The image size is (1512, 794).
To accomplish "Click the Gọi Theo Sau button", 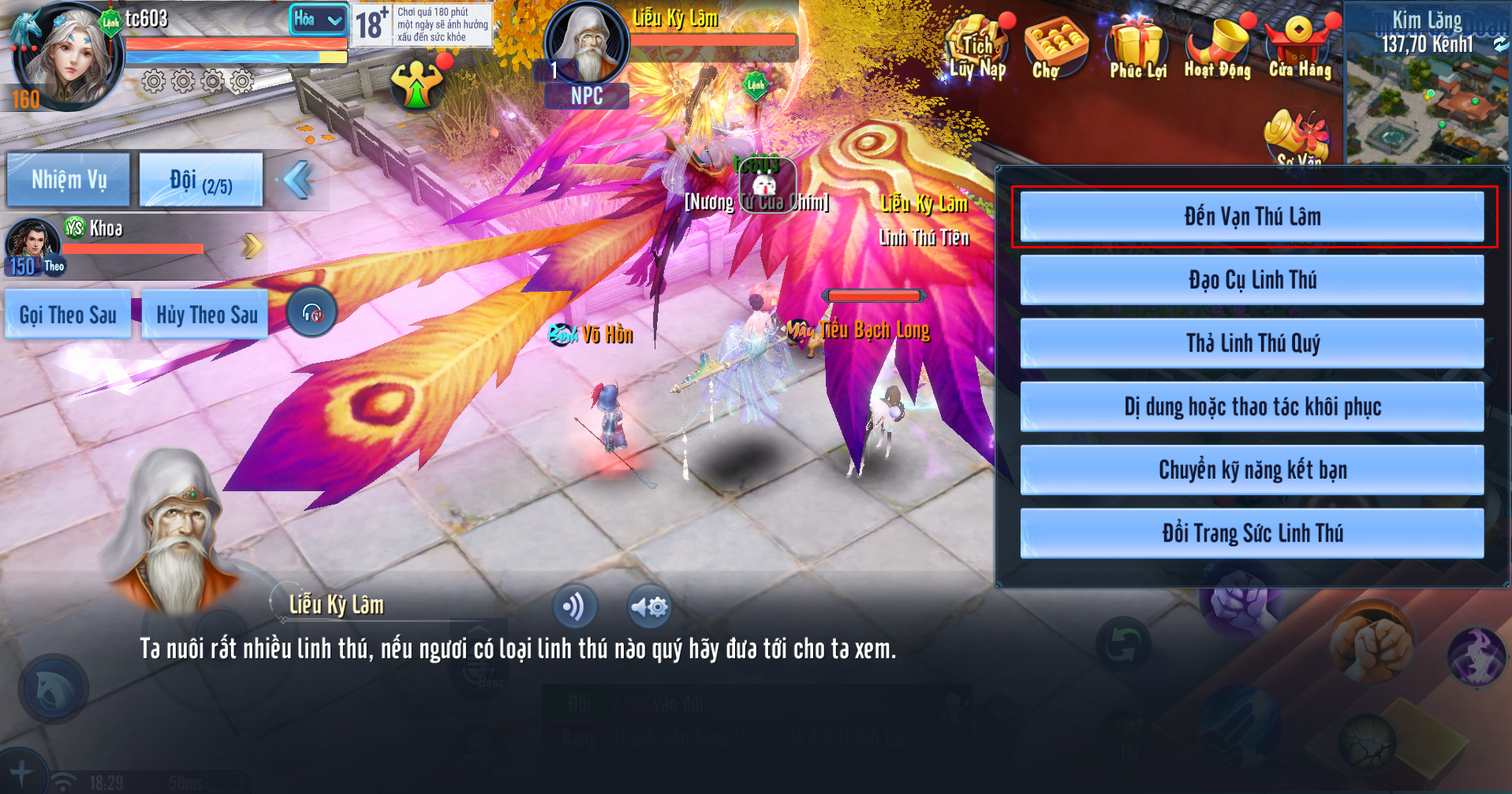I will tap(68, 315).
